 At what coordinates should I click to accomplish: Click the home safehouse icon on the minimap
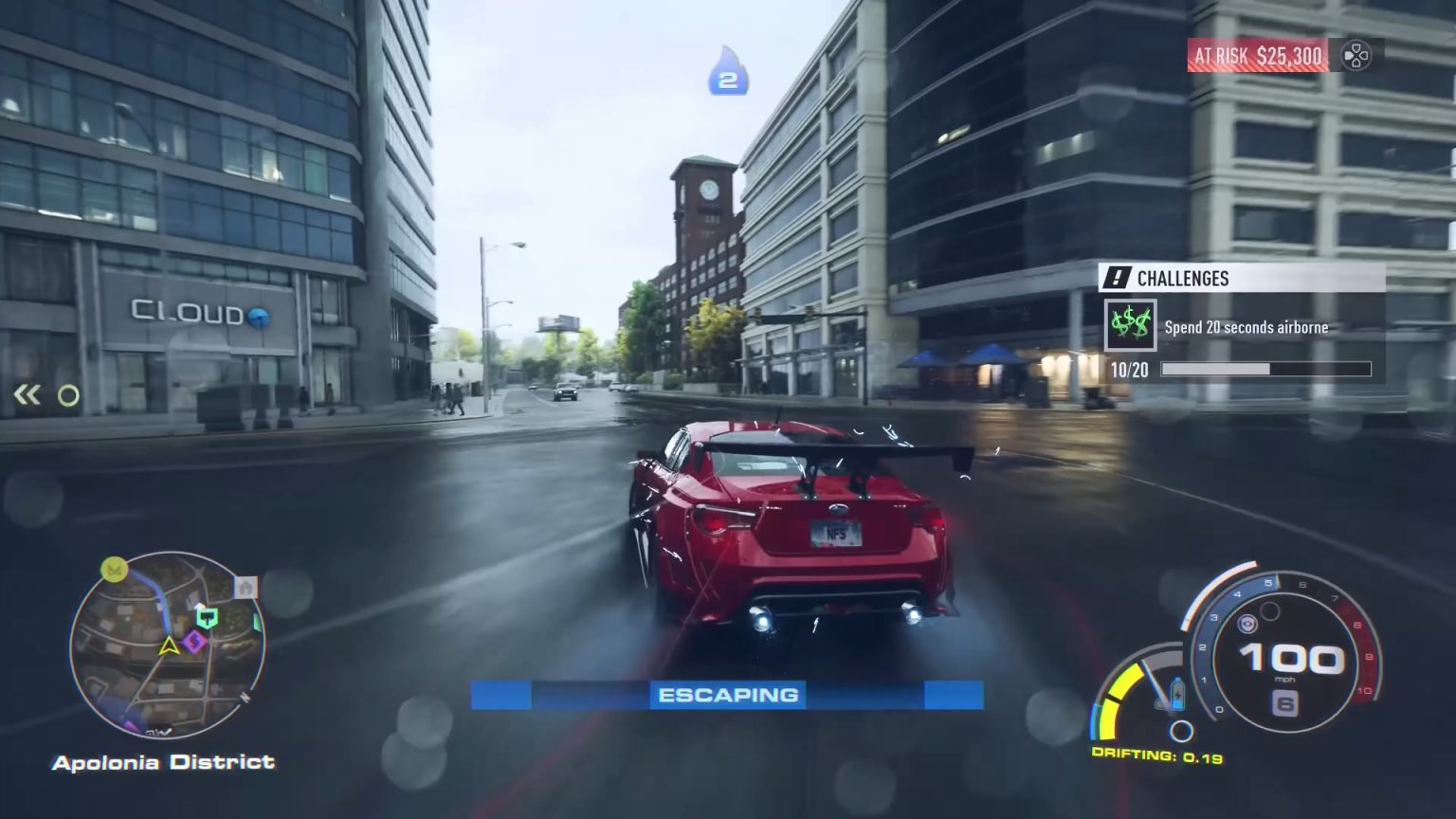point(246,588)
